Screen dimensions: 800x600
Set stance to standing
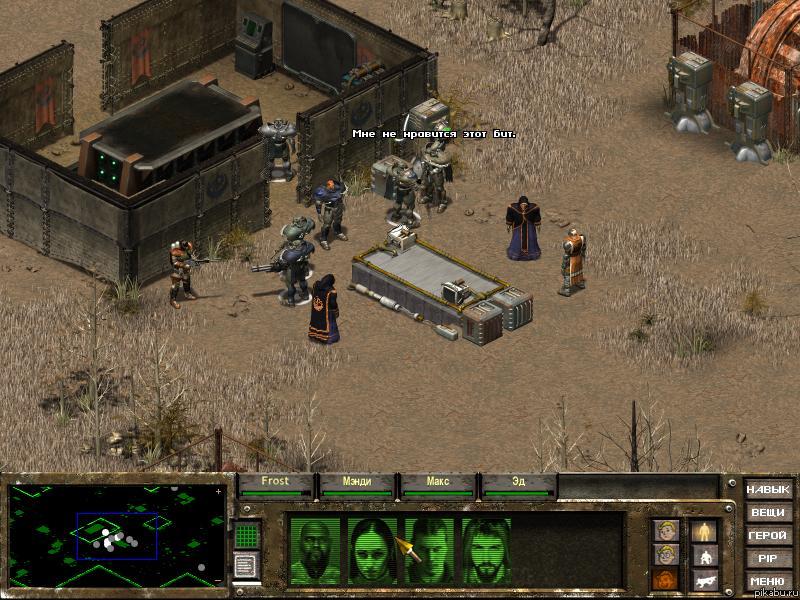[x=706, y=530]
